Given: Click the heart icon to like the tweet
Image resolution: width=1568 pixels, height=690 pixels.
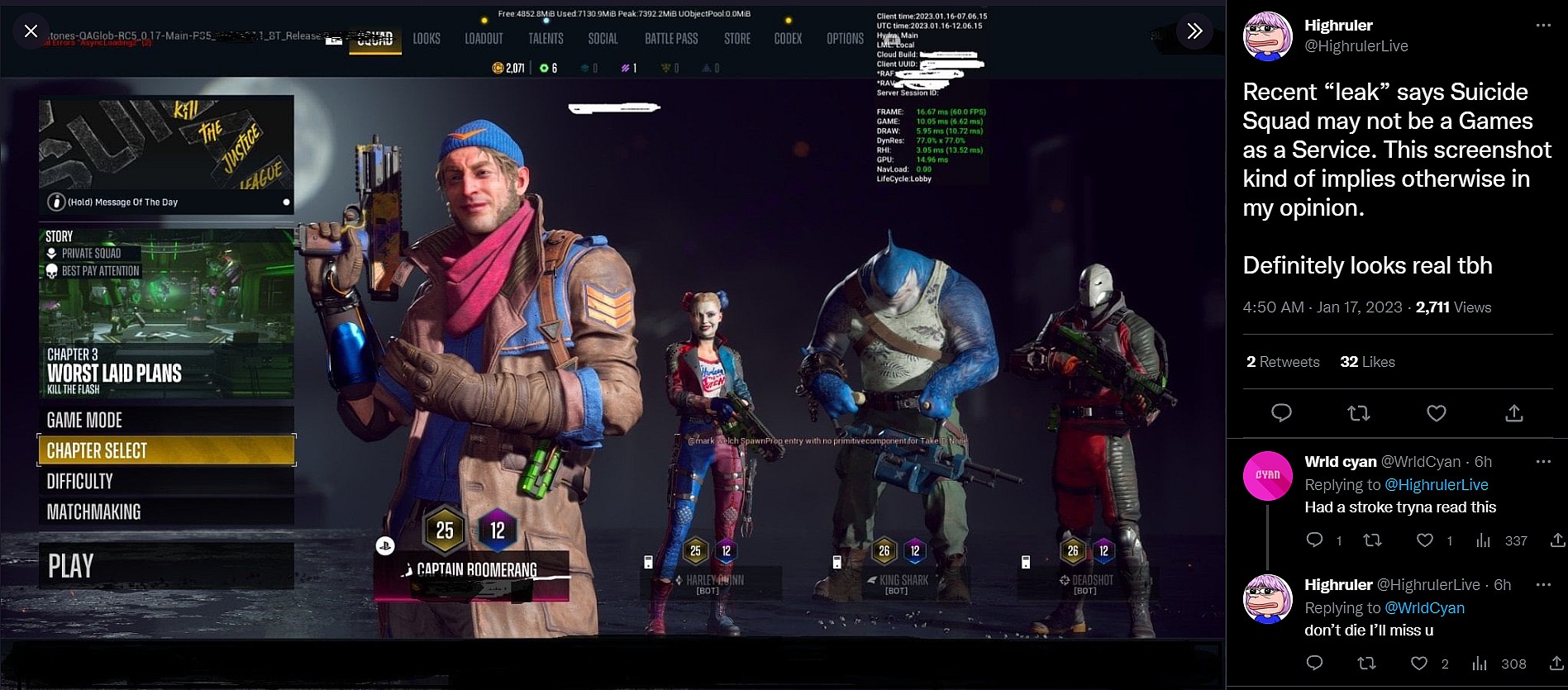Looking at the screenshot, I should (1436, 412).
